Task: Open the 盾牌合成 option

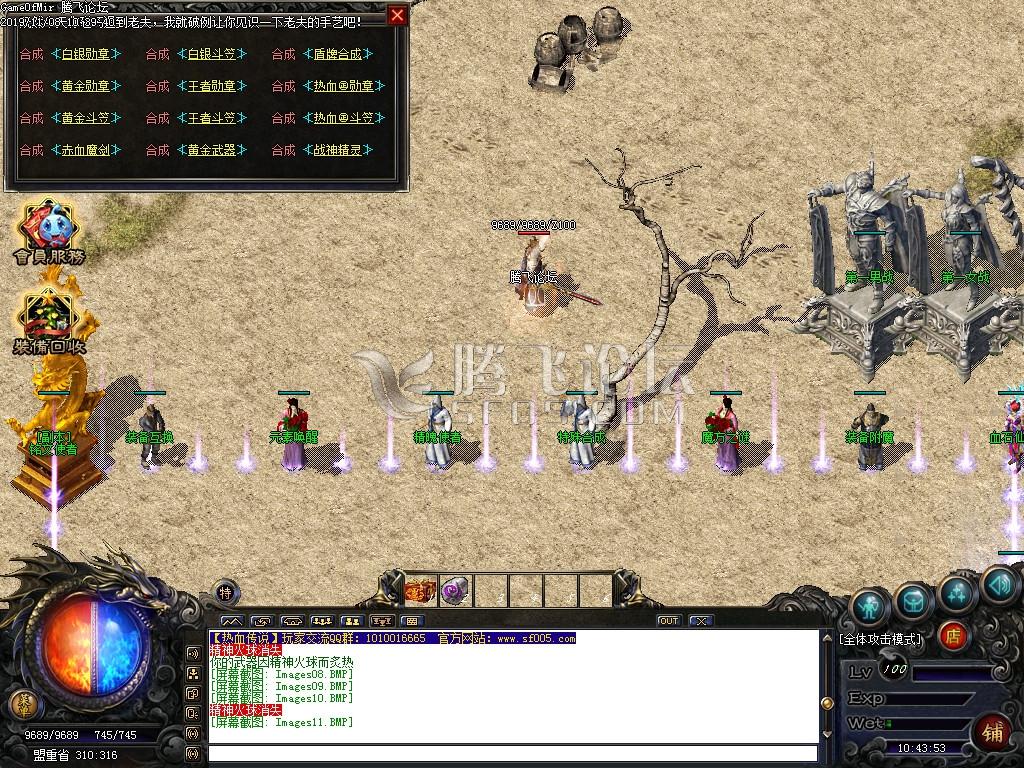Action: [337, 54]
